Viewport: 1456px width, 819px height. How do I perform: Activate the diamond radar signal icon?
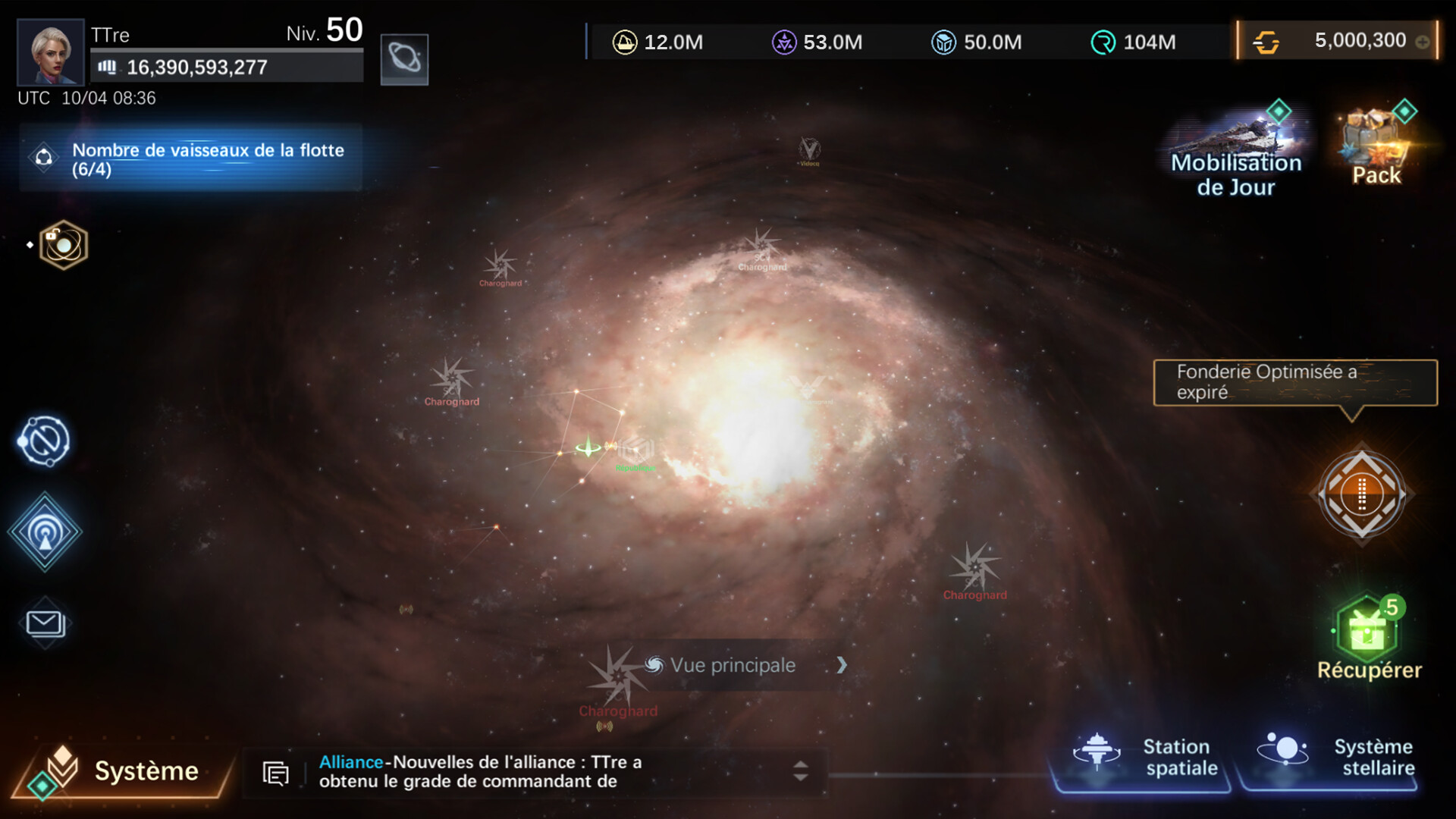pos(45,532)
